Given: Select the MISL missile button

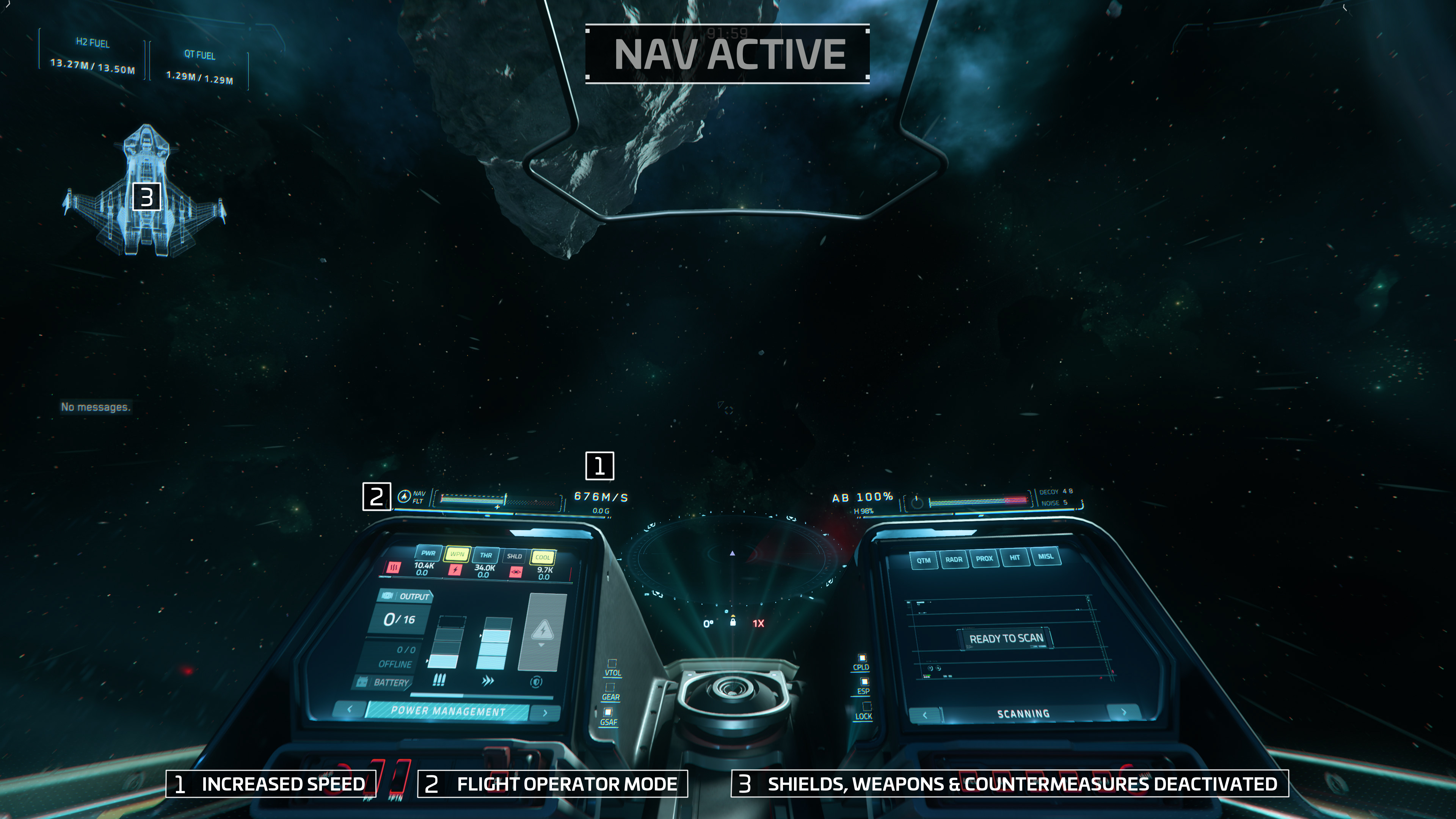Looking at the screenshot, I should click(x=1045, y=556).
